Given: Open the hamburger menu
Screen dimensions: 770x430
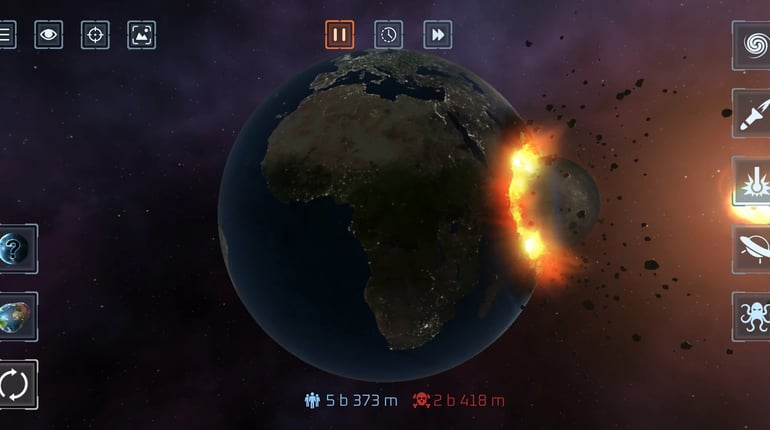Looking at the screenshot, I should (6, 35).
